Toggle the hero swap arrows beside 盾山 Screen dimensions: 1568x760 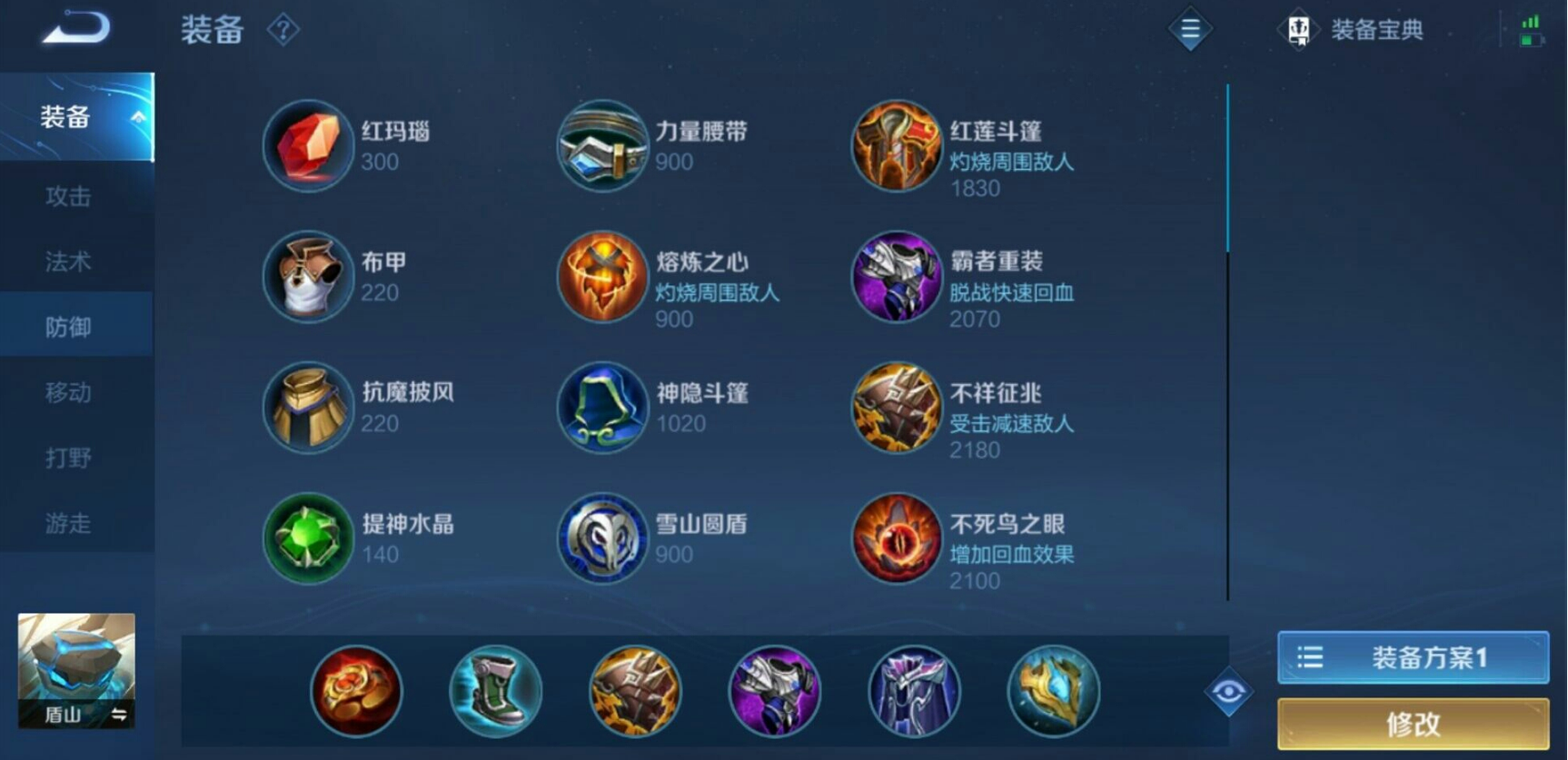click(119, 716)
